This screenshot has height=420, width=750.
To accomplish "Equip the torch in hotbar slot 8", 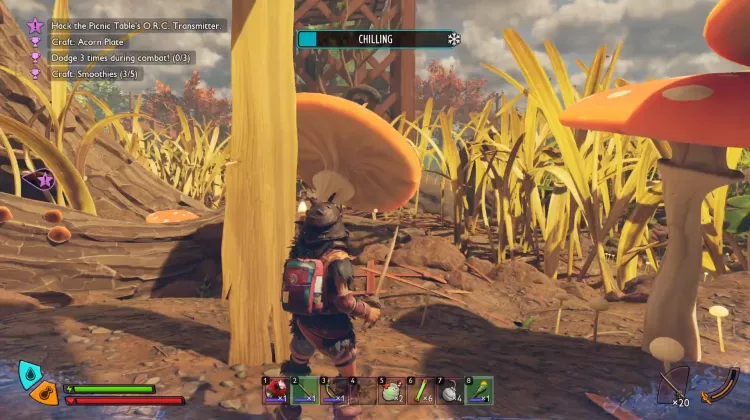I will 479,390.
